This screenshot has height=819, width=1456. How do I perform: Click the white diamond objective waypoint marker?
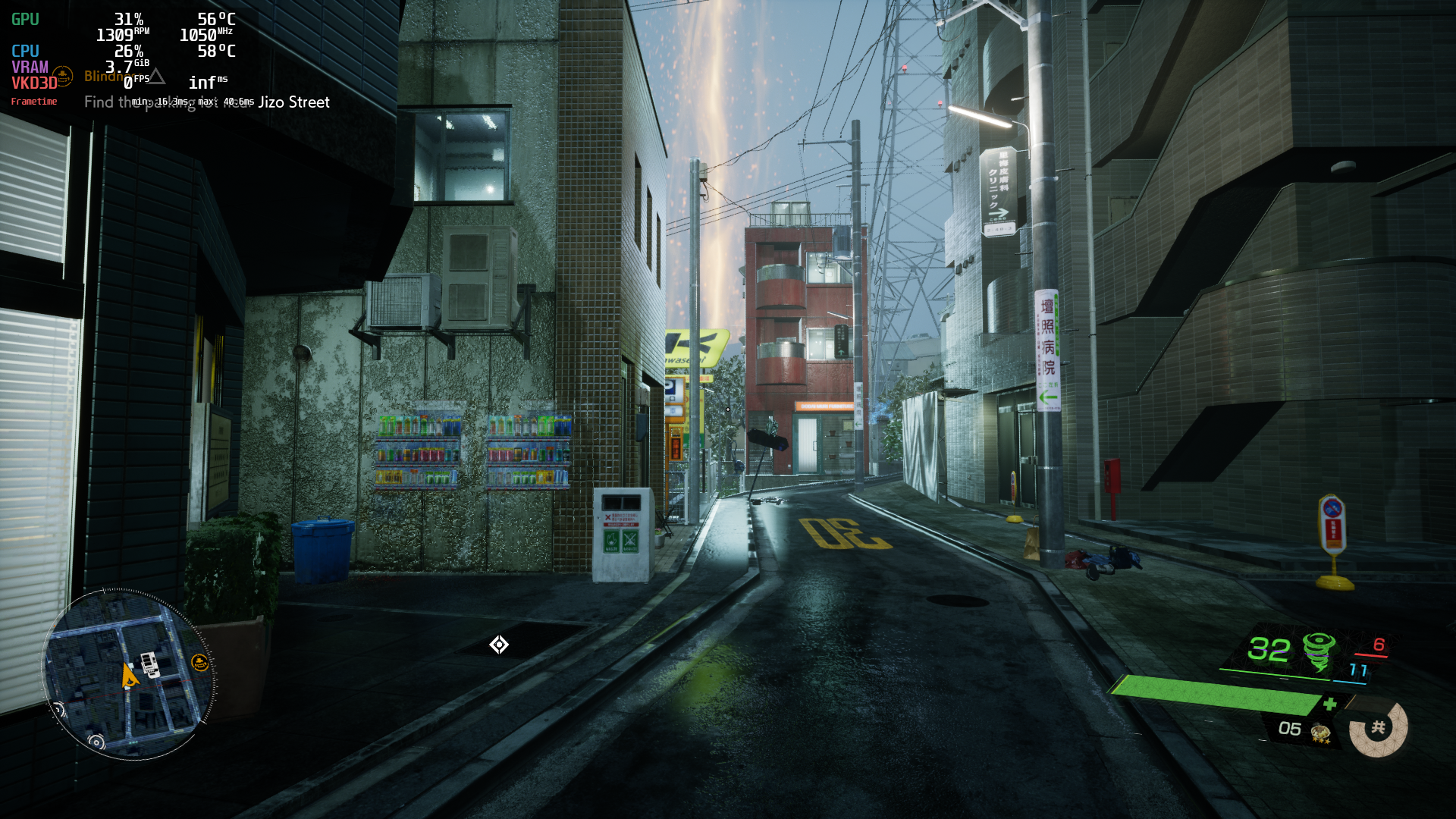[x=499, y=645]
